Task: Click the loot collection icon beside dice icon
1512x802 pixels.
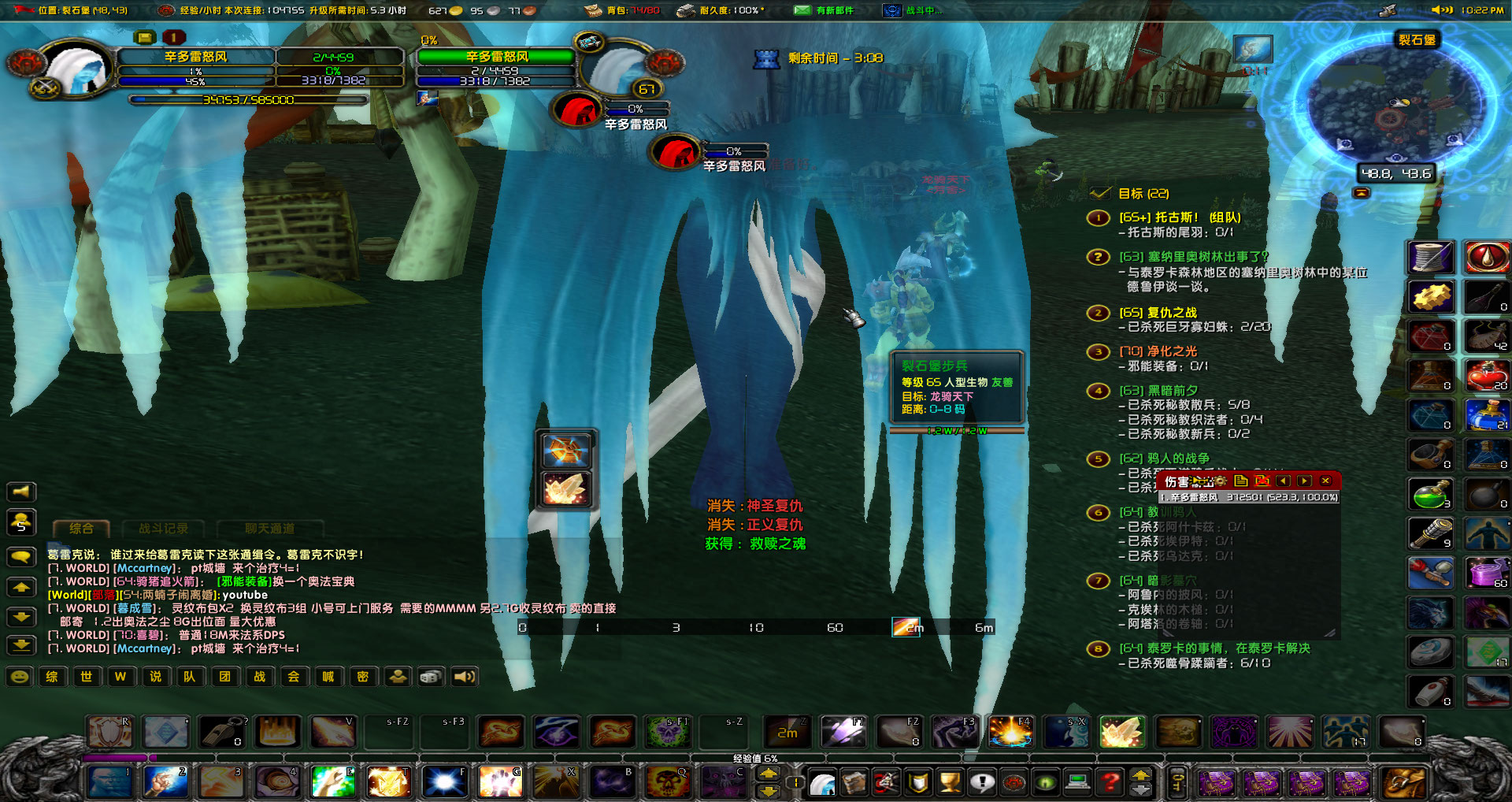Action: click(397, 678)
